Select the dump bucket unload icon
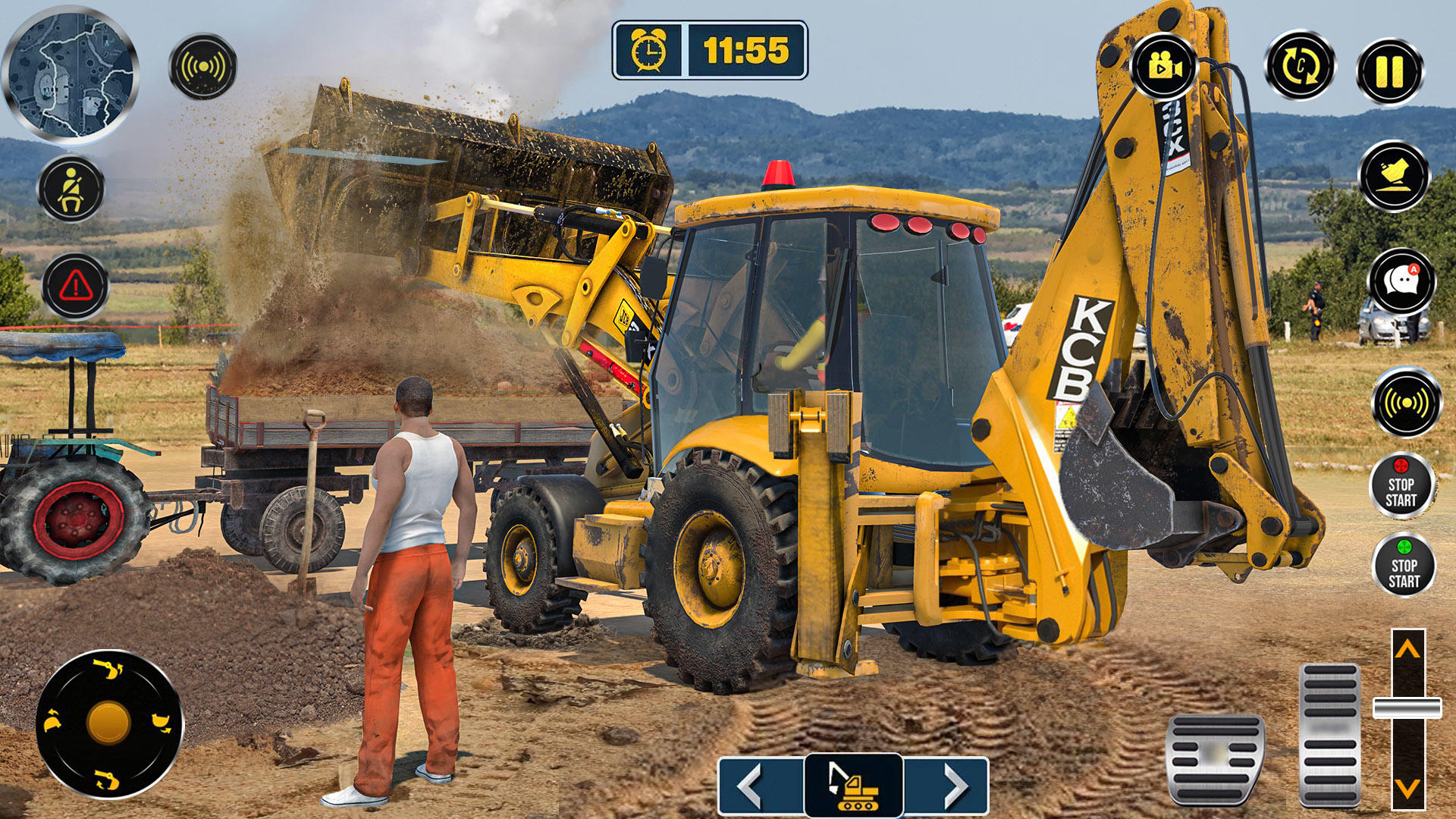 pyautogui.click(x=1395, y=176)
